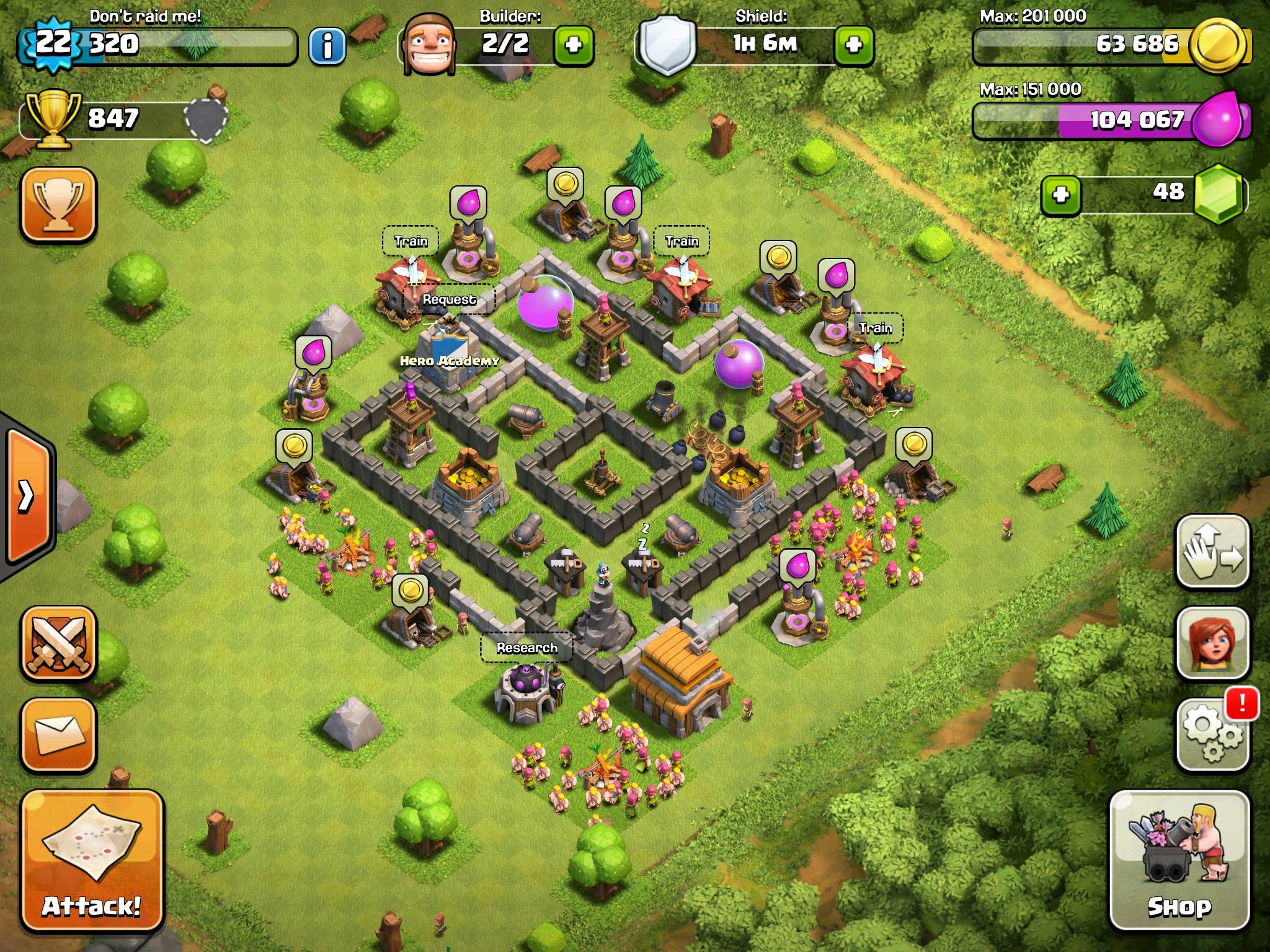
Task: Open the crossed swords battle log
Action: tap(59, 644)
